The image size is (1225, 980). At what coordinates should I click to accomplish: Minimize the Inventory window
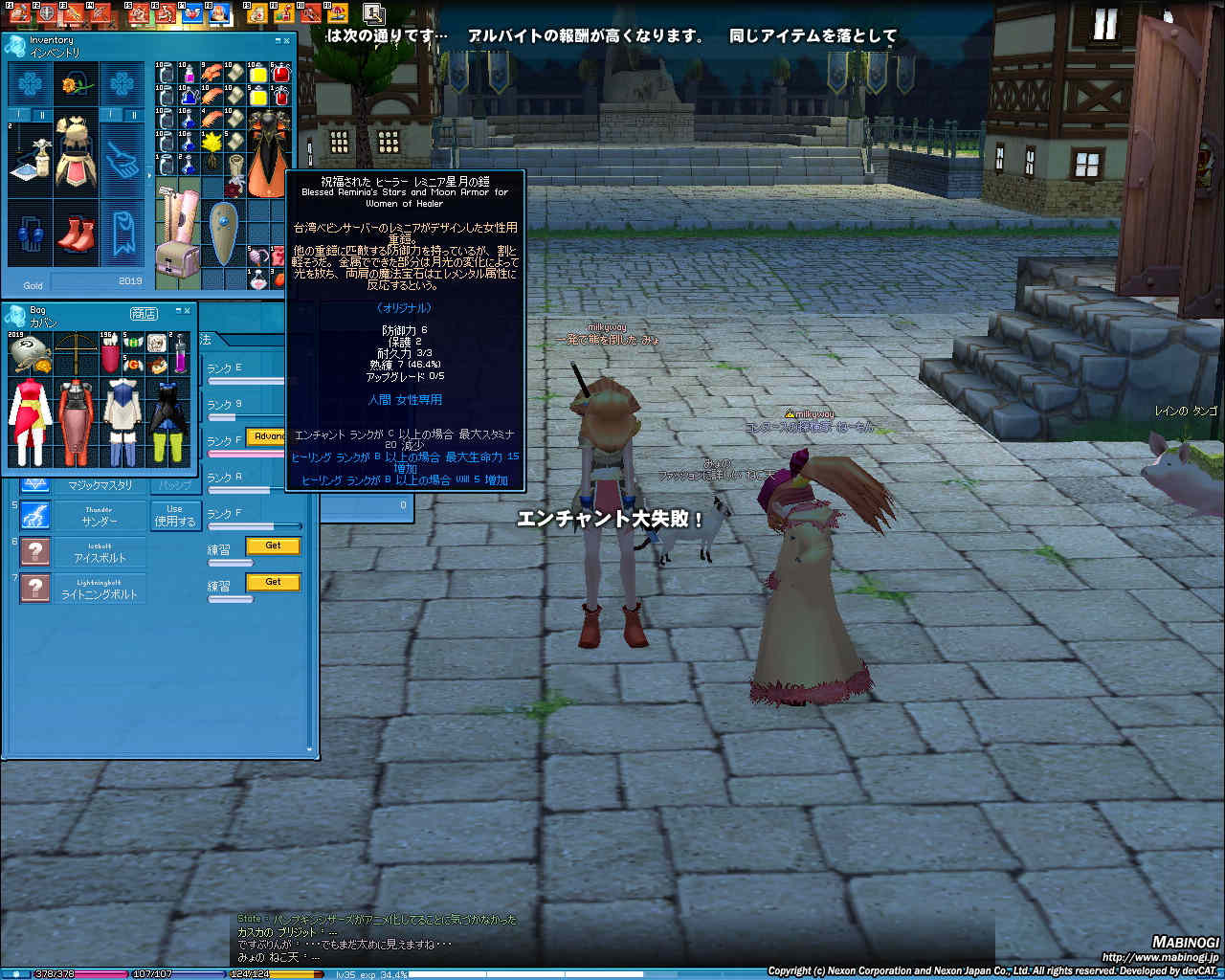coord(278,40)
